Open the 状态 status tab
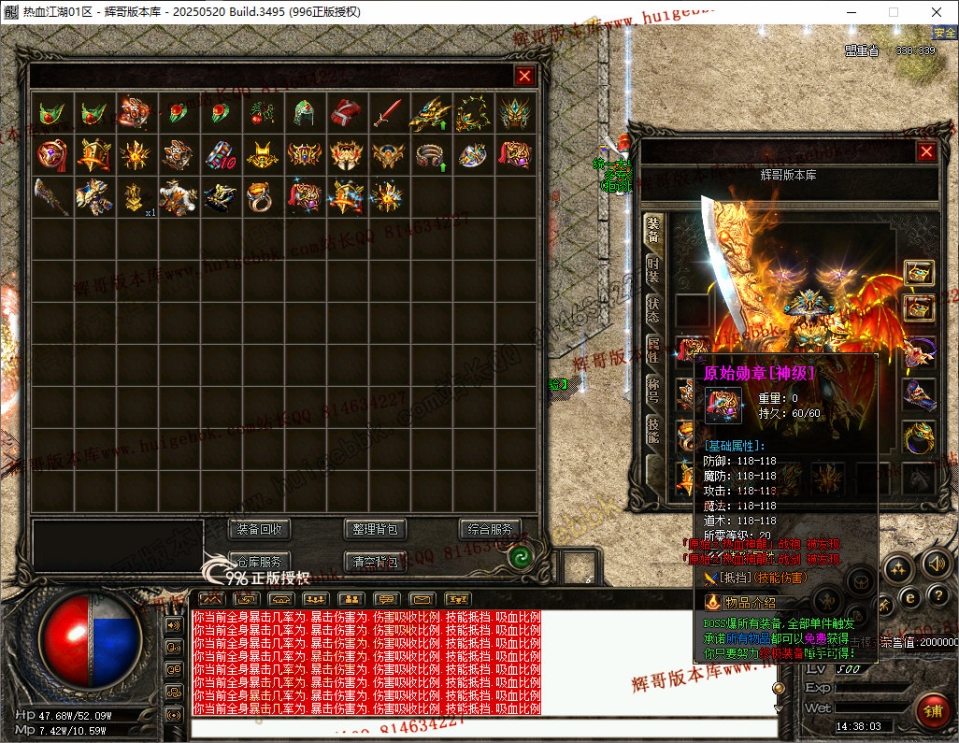 pyautogui.click(x=652, y=309)
